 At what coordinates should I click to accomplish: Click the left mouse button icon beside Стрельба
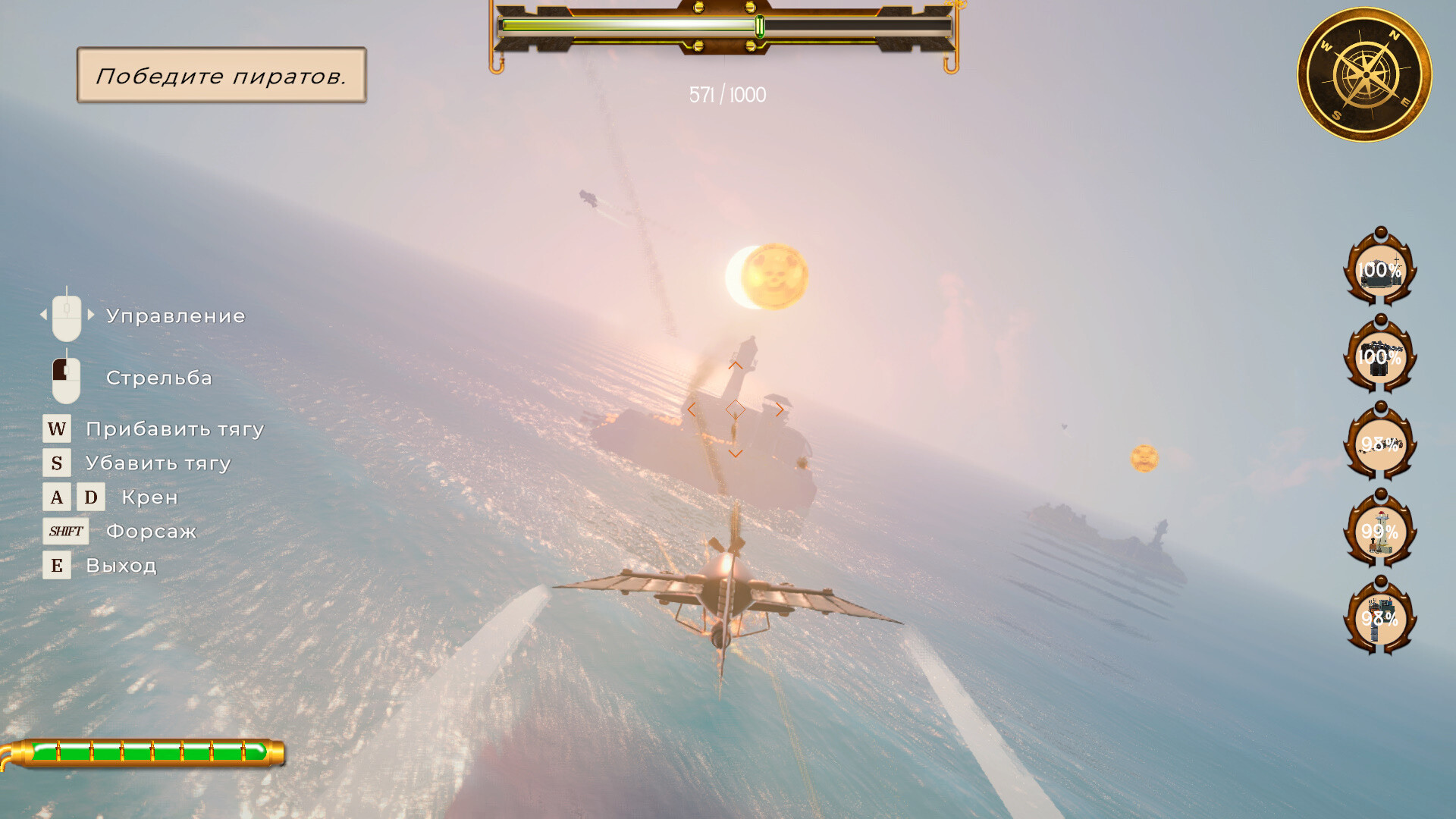tap(67, 378)
